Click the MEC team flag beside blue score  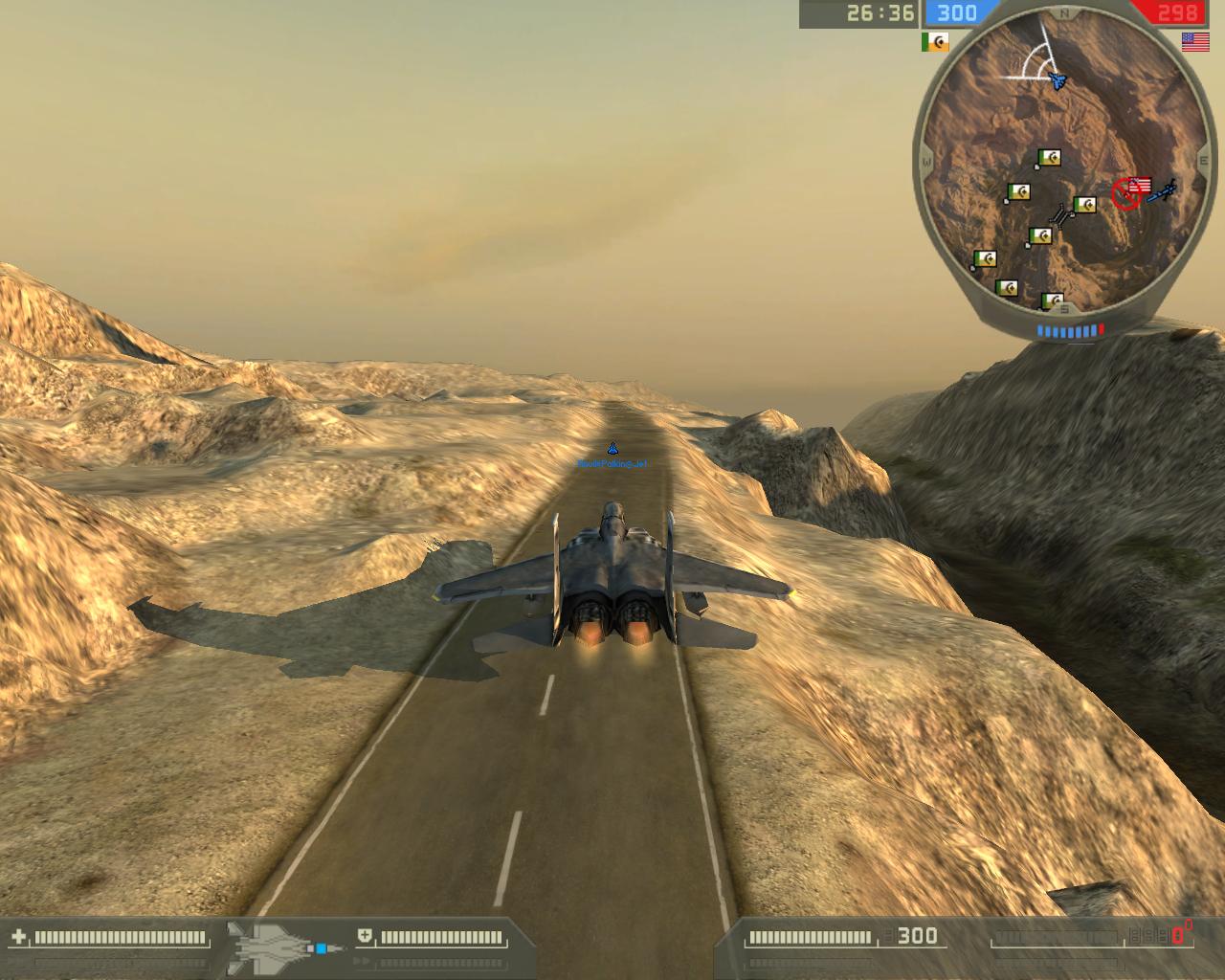[x=935, y=42]
